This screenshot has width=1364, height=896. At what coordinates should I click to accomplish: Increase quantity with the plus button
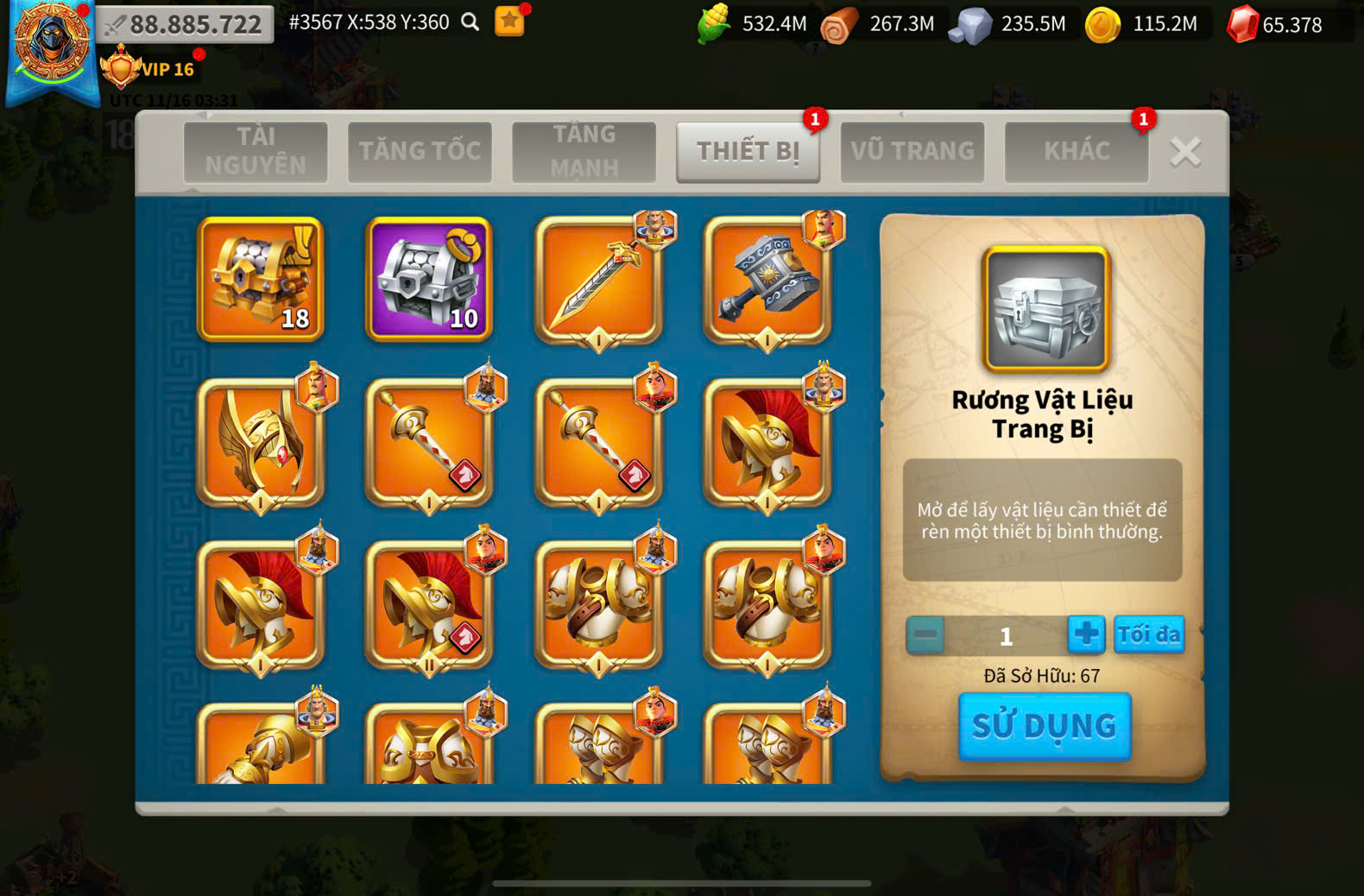pos(1086,634)
